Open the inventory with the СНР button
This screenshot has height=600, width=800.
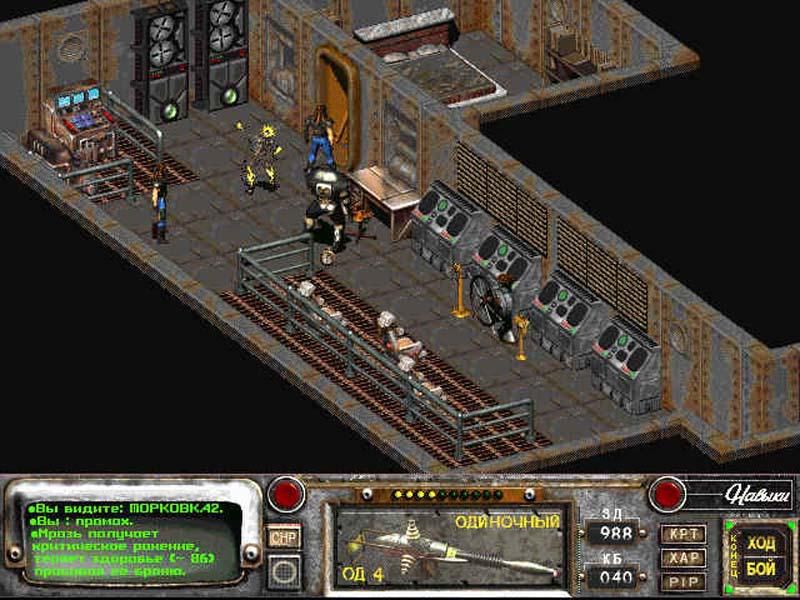click(x=284, y=537)
